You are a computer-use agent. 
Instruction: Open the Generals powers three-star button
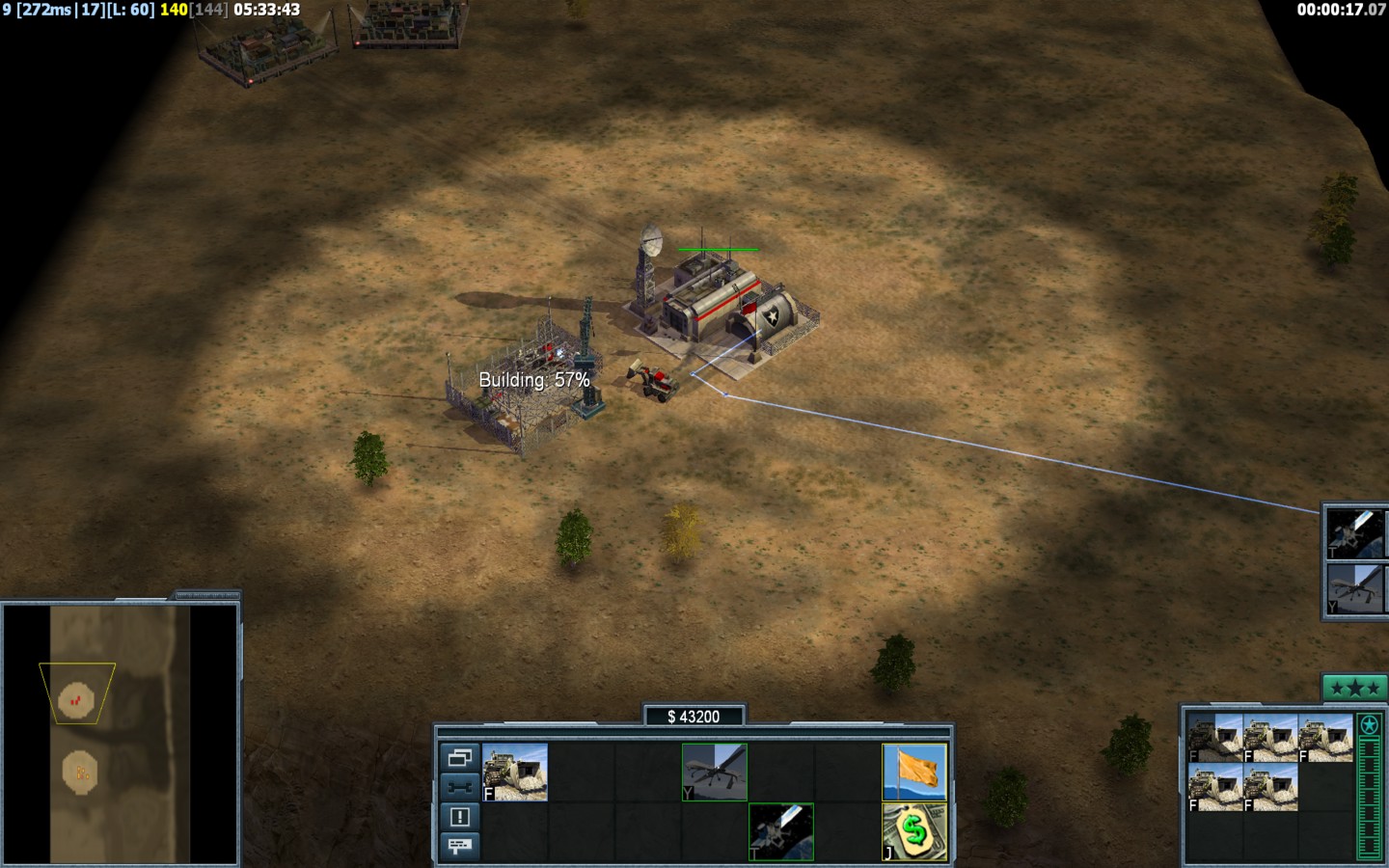1354,689
